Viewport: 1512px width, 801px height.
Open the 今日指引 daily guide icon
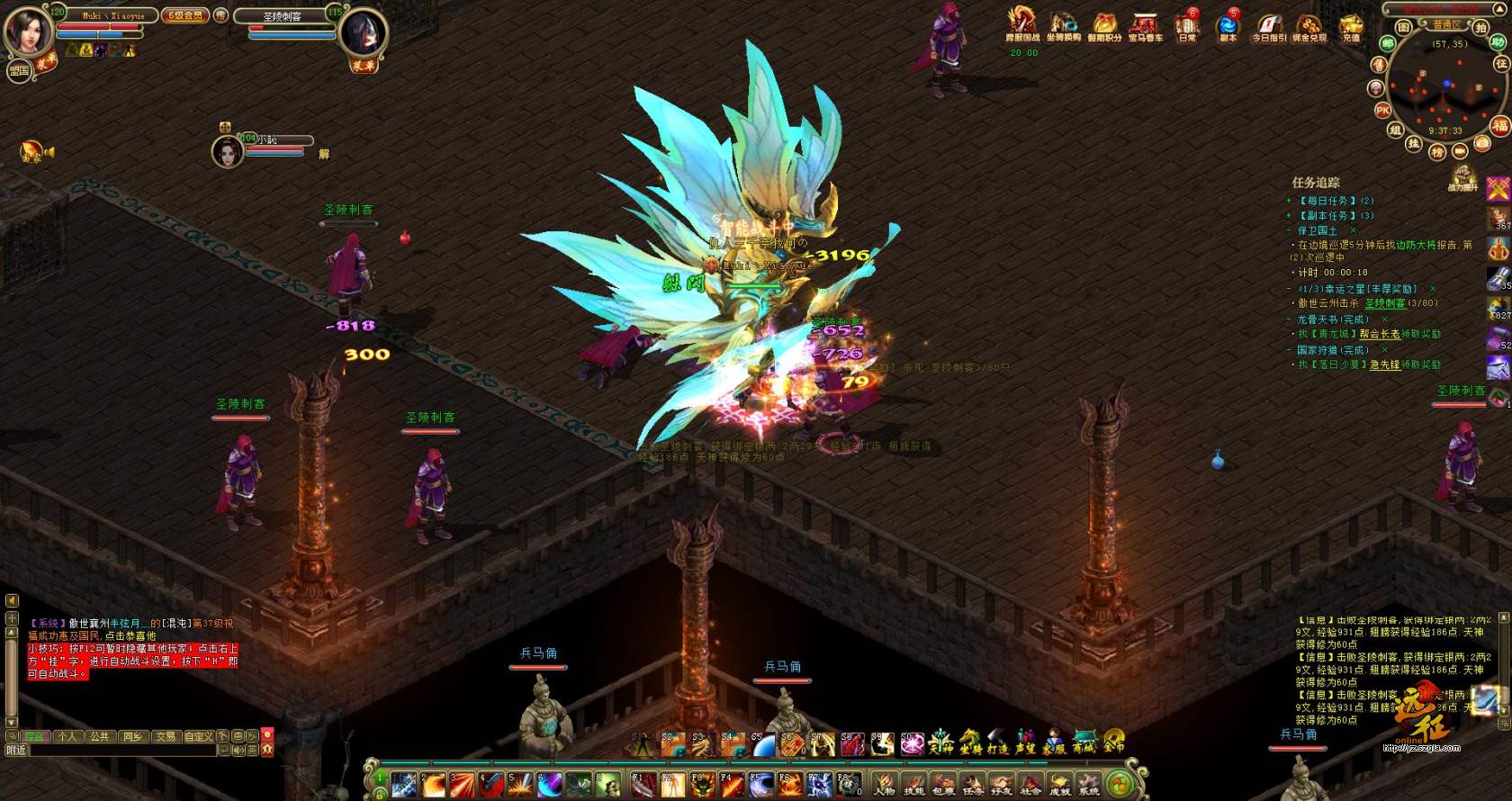(1269, 25)
